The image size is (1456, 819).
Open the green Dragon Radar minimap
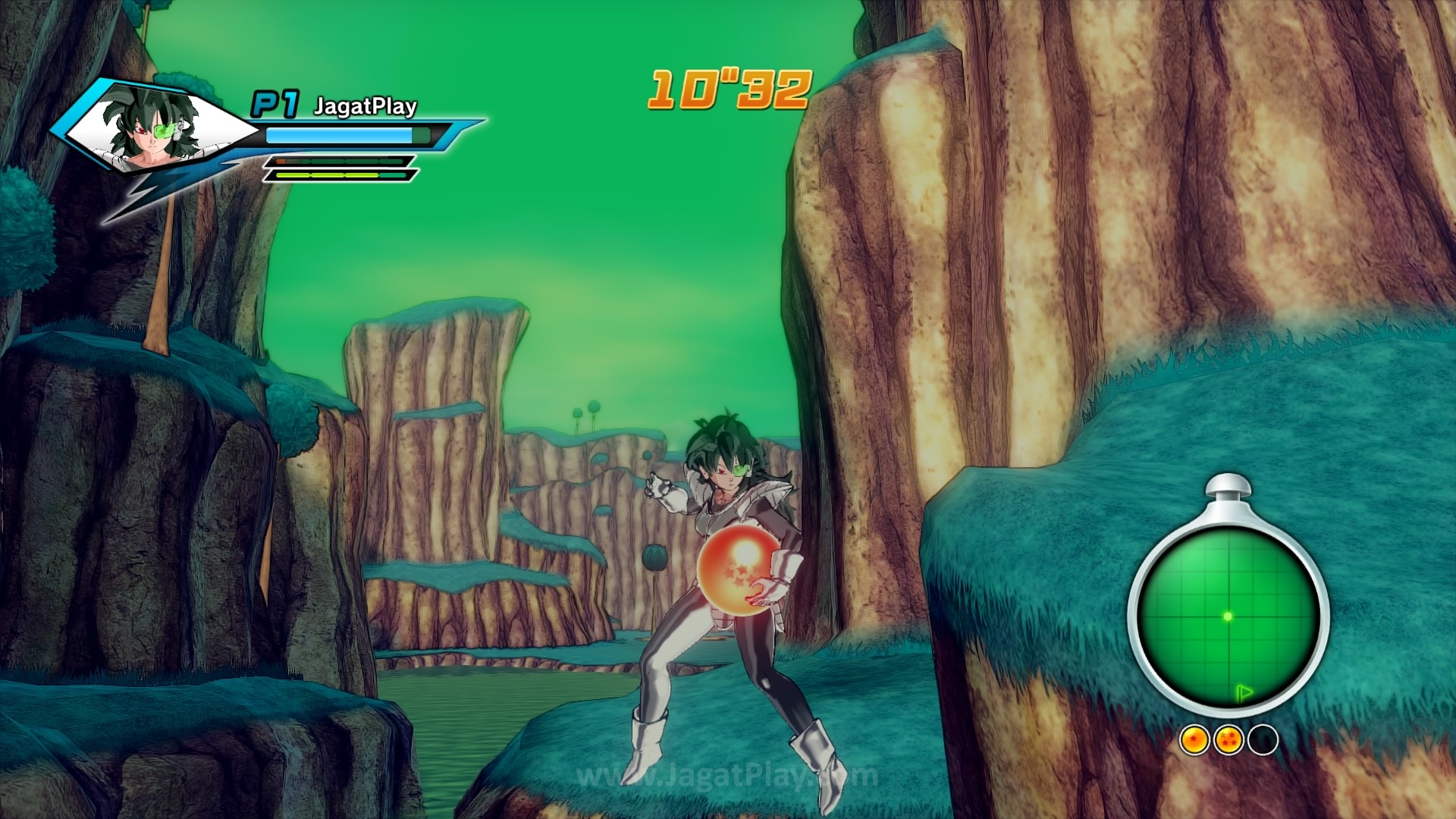point(1228,616)
